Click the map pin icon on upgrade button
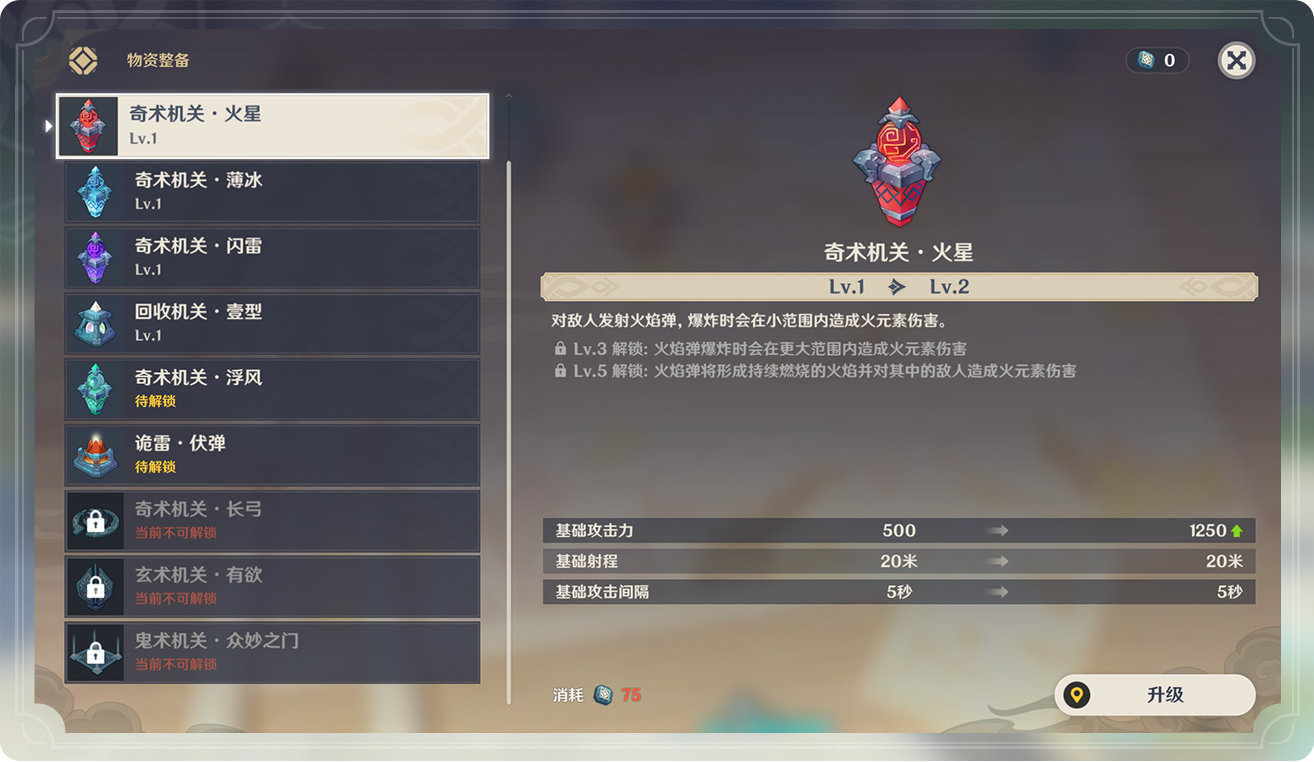Screen dimensions: 1314x762 [x=1077, y=696]
